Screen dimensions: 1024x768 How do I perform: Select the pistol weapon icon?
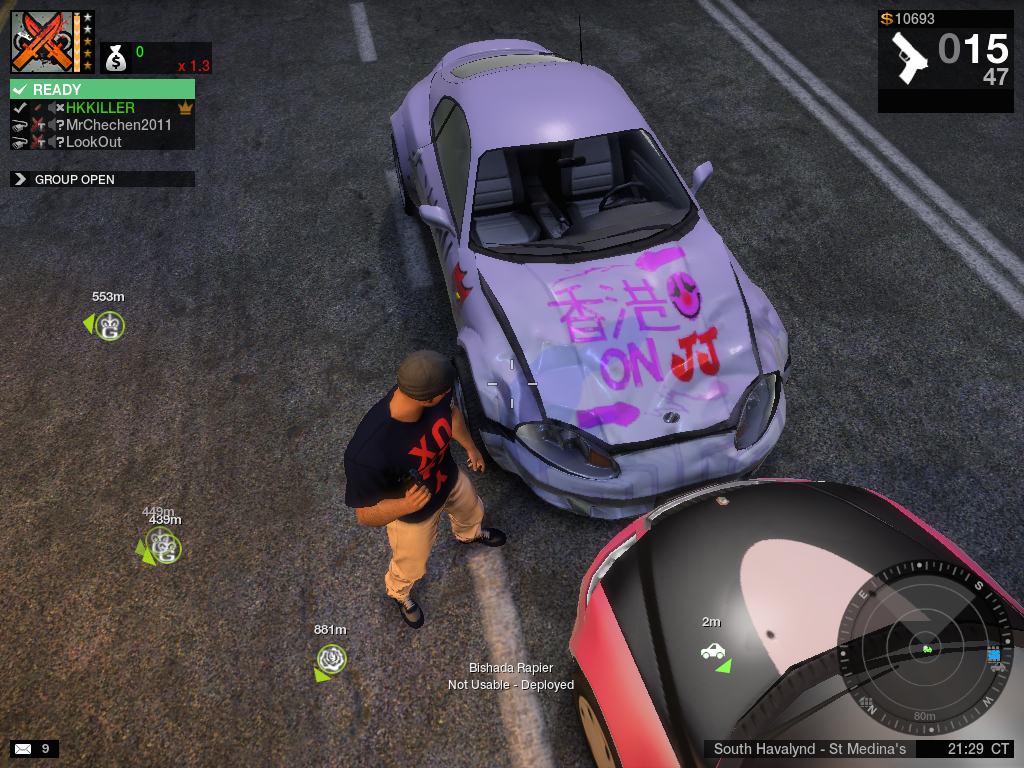pyautogui.click(x=909, y=58)
